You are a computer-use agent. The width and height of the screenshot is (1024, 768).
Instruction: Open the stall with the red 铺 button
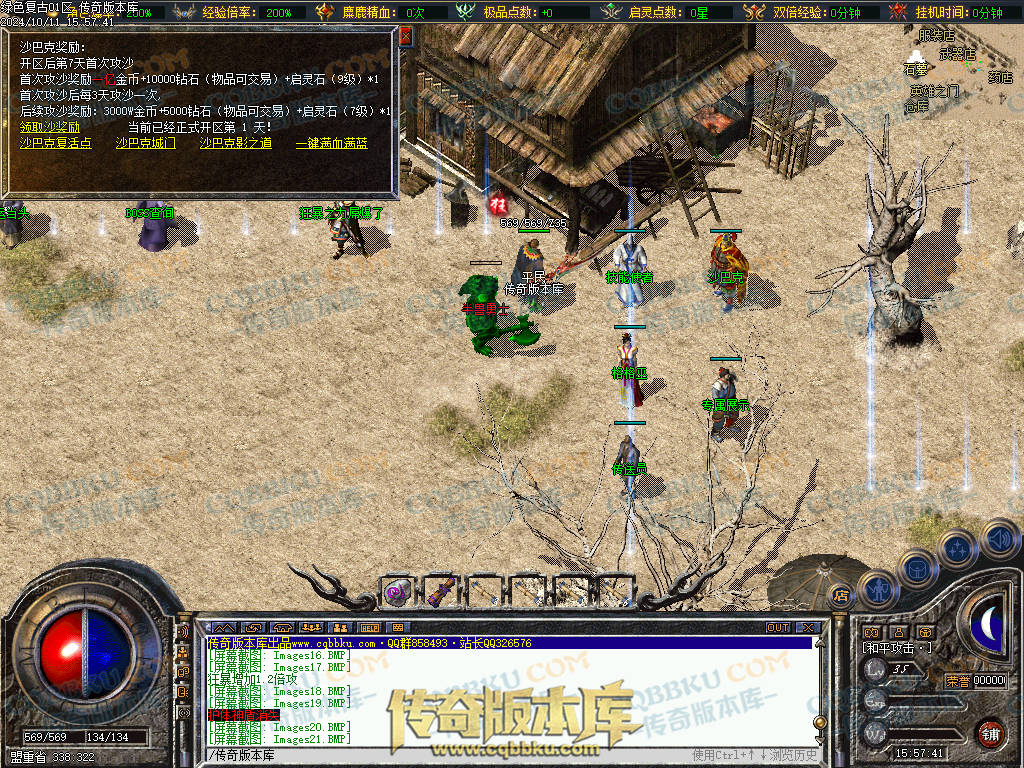pyautogui.click(x=990, y=733)
